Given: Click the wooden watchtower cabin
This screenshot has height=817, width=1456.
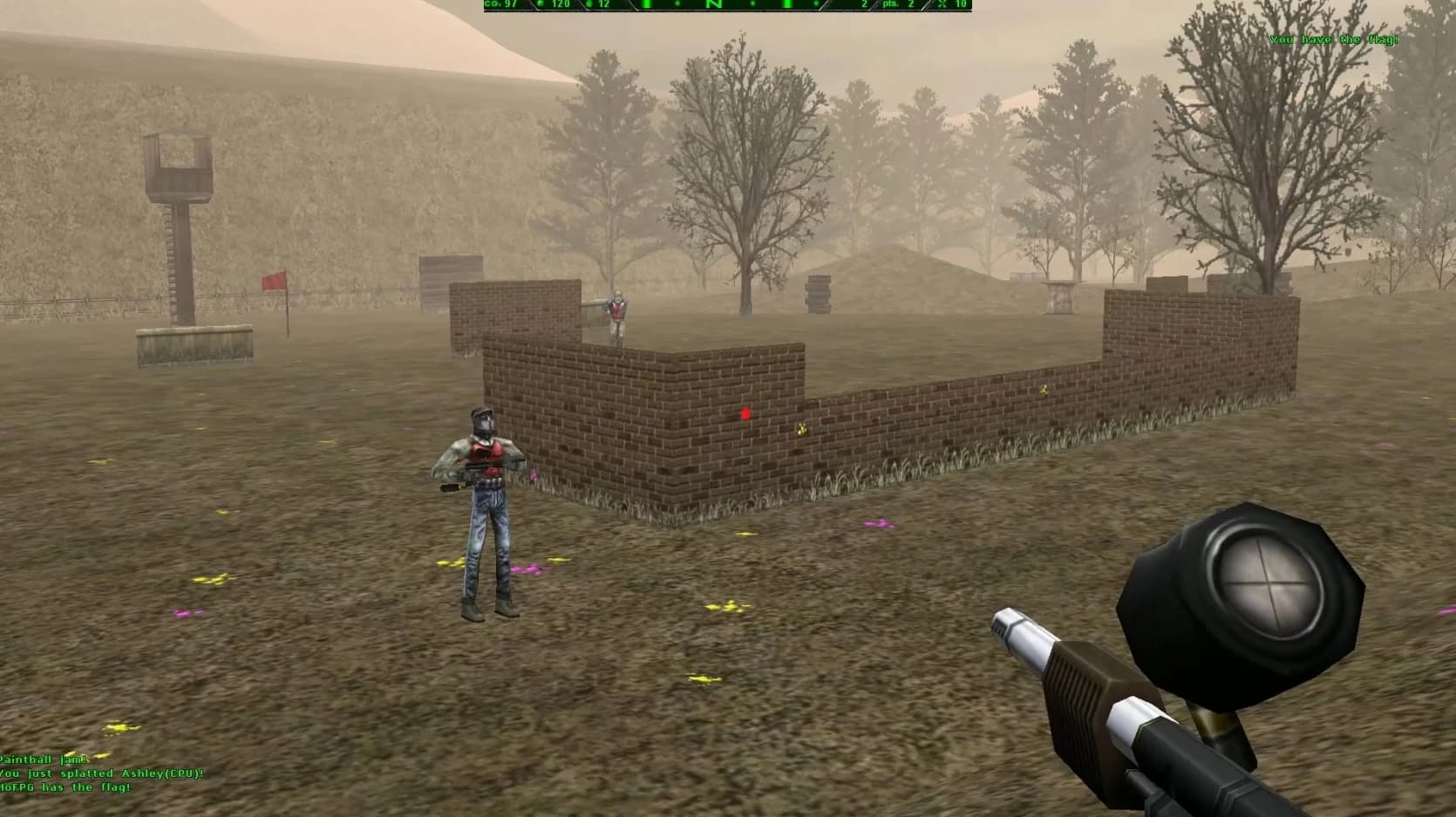Looking at the screenshot, I should click(x=180, y=161).
